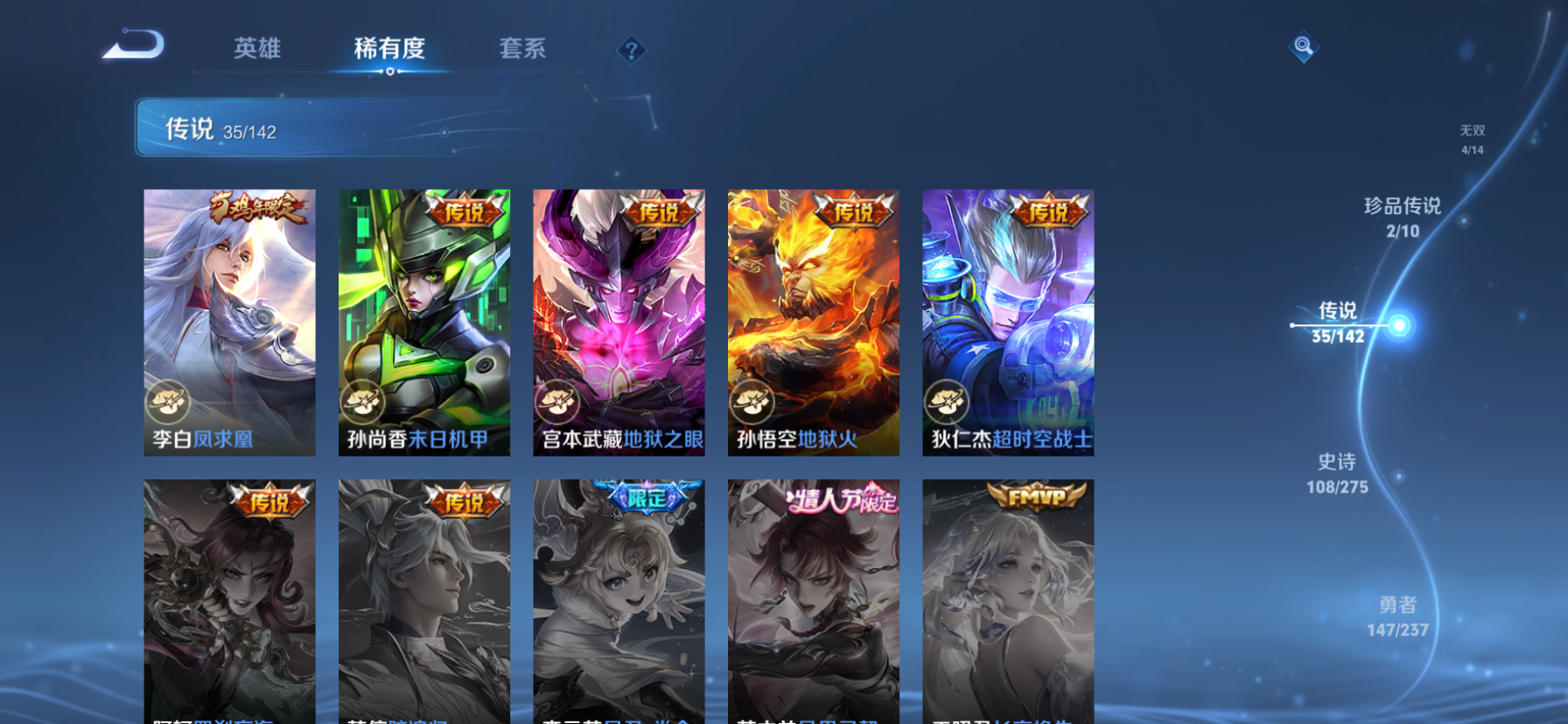This screenshot has height=724, width=1568.
Task: Switch to the 套系 tab
Action: 522,50
